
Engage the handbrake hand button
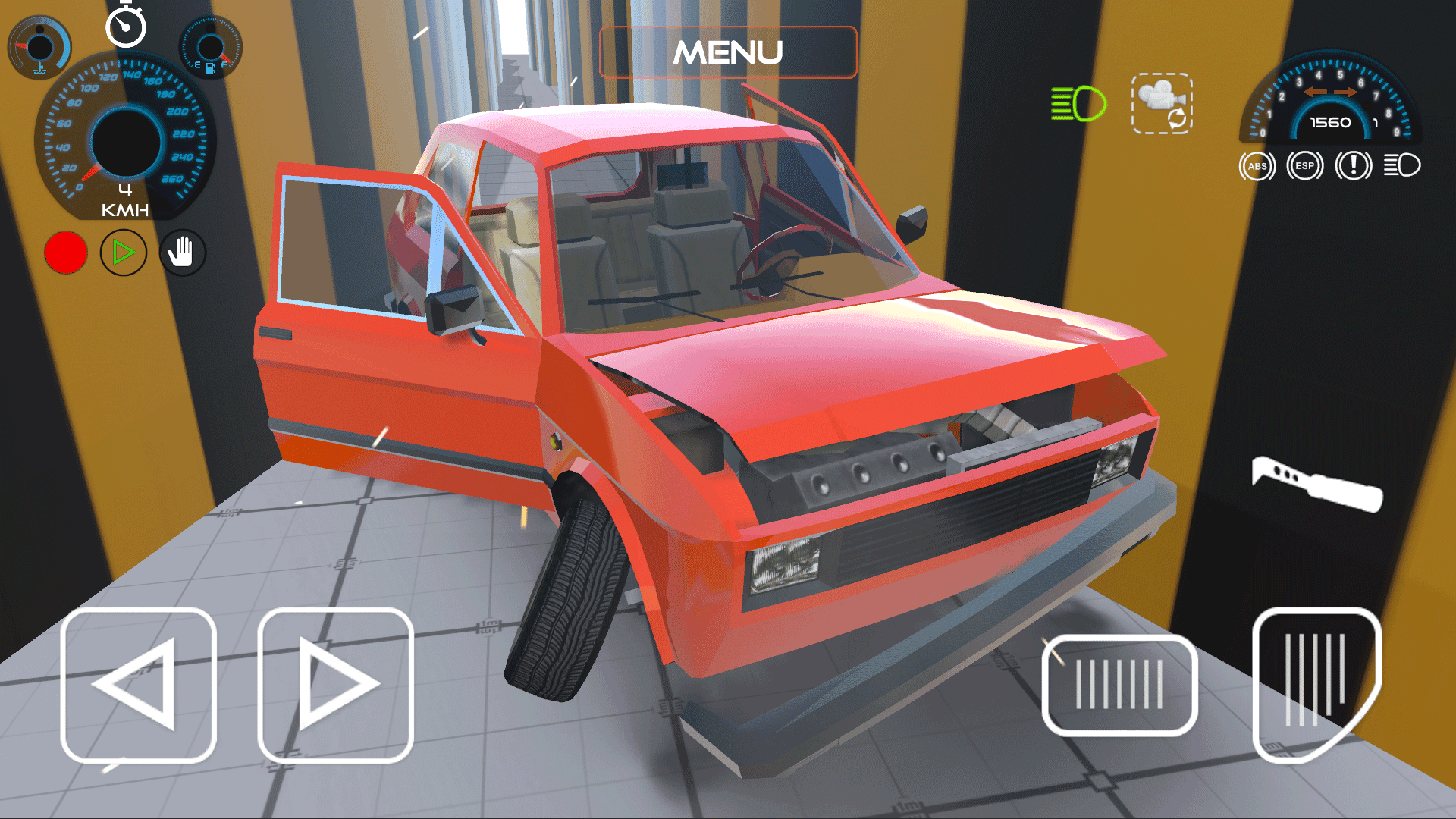coord(180,253)
